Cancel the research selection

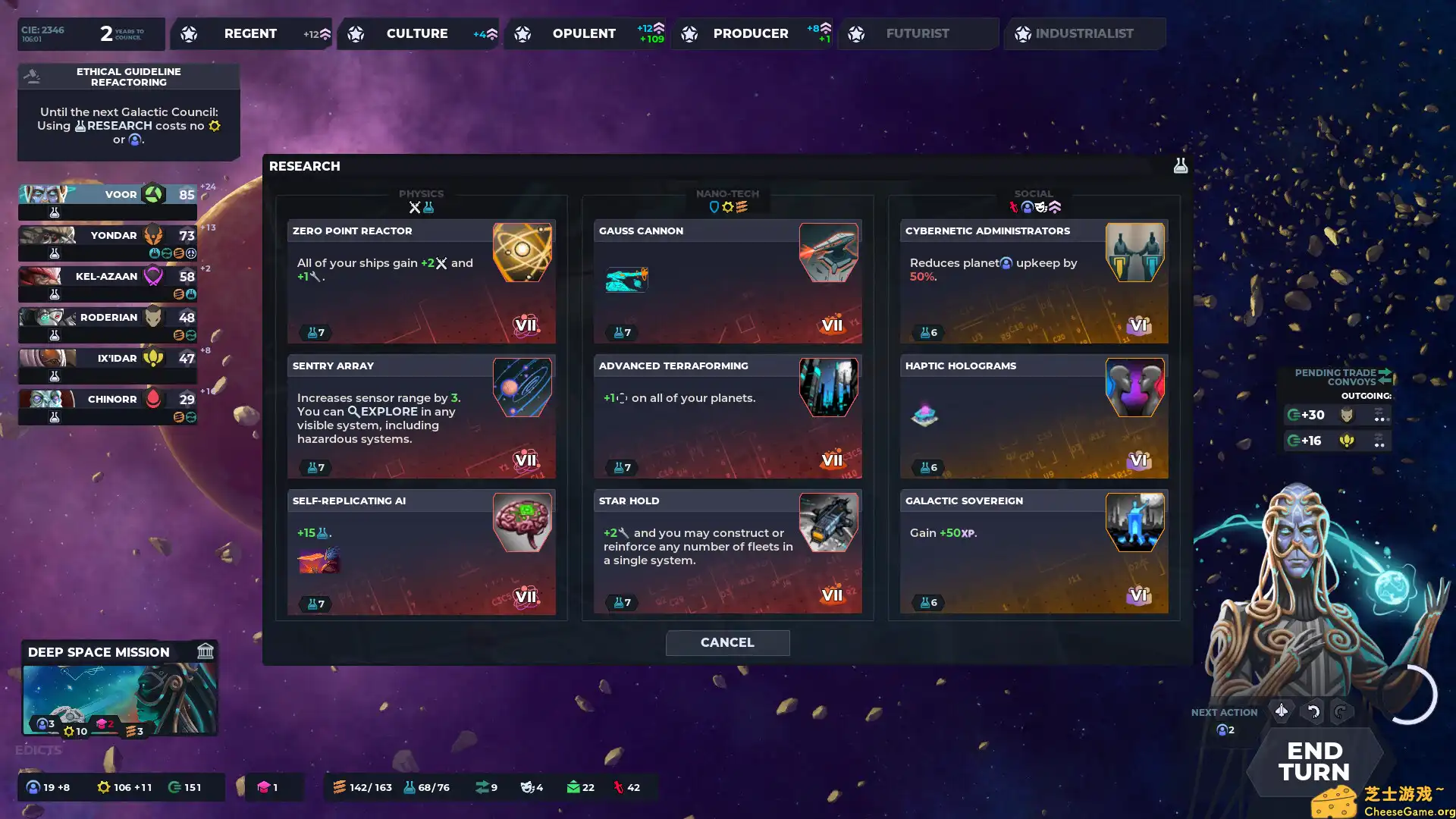click(727, 642)
